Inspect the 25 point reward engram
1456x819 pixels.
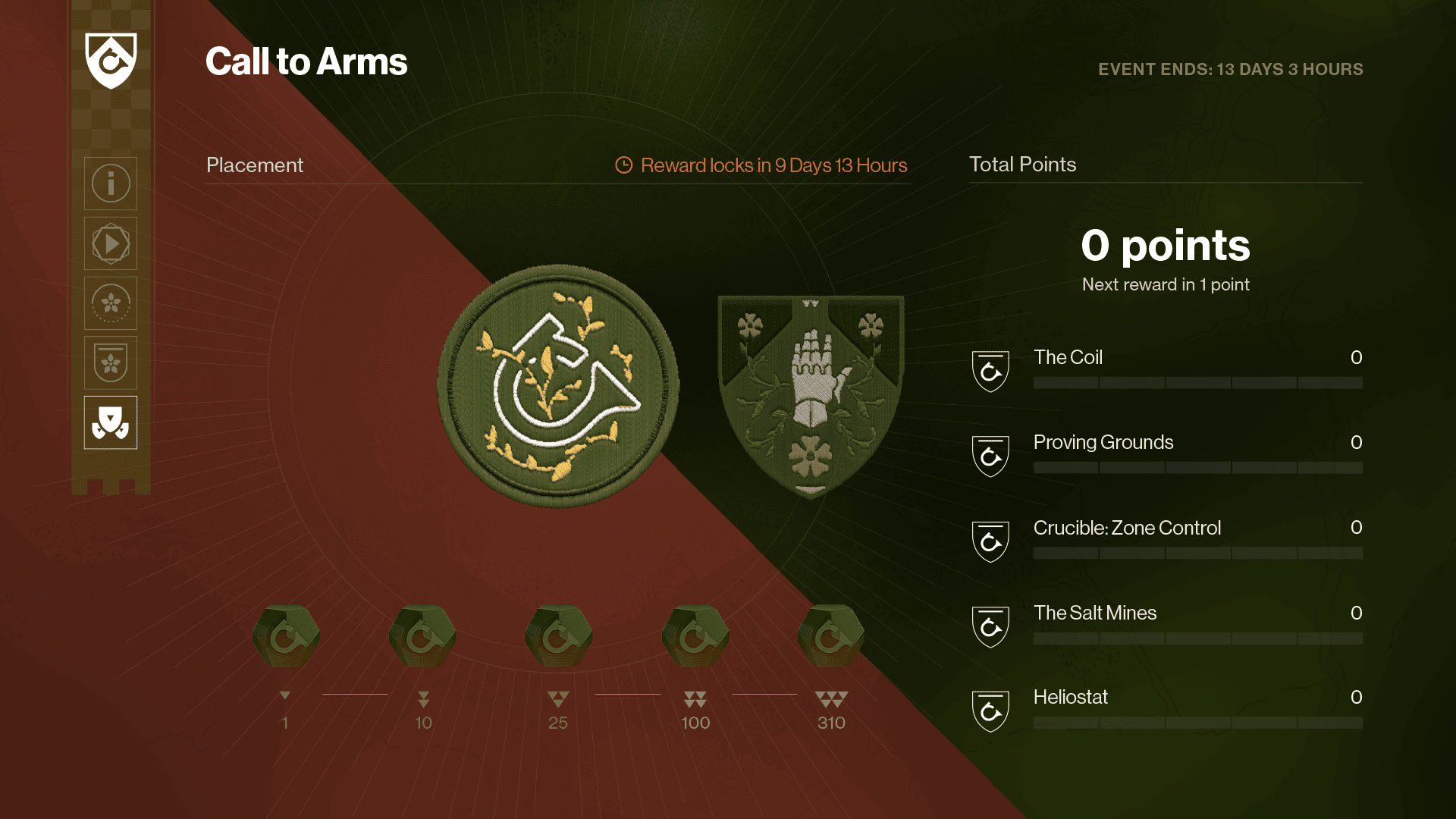559,636
